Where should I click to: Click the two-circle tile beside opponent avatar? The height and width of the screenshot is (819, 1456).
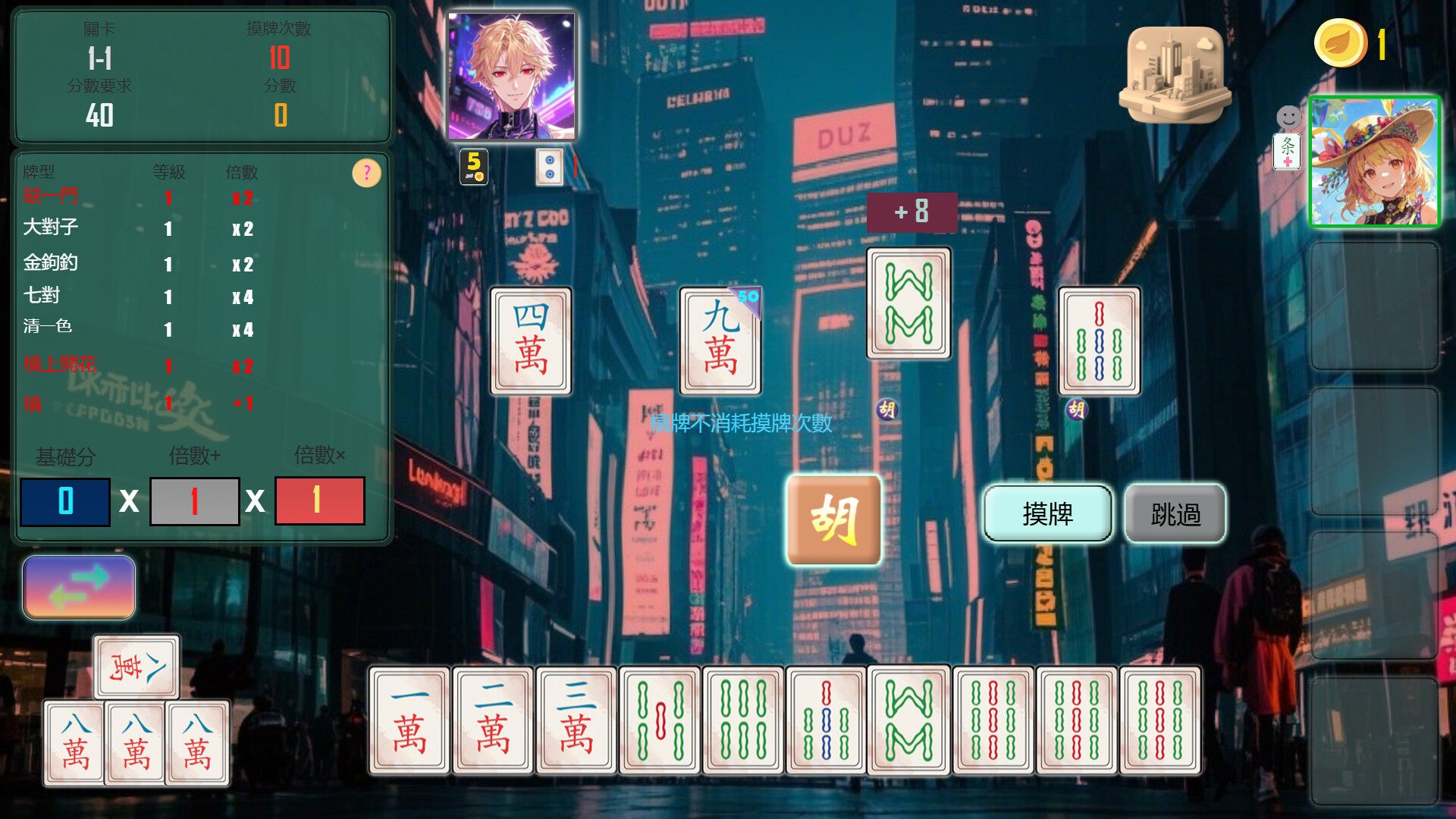tap(549, 167)
